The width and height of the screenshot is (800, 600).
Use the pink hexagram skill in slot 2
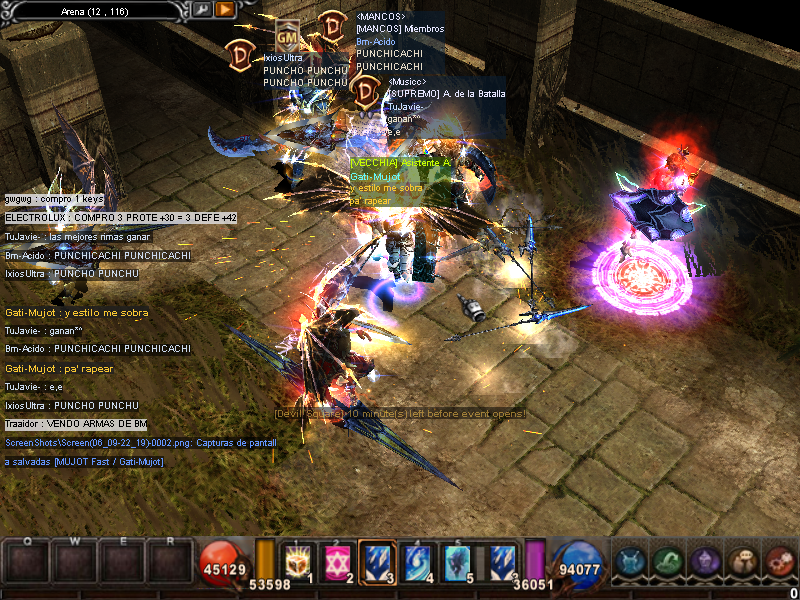click(x=340, y=561)
